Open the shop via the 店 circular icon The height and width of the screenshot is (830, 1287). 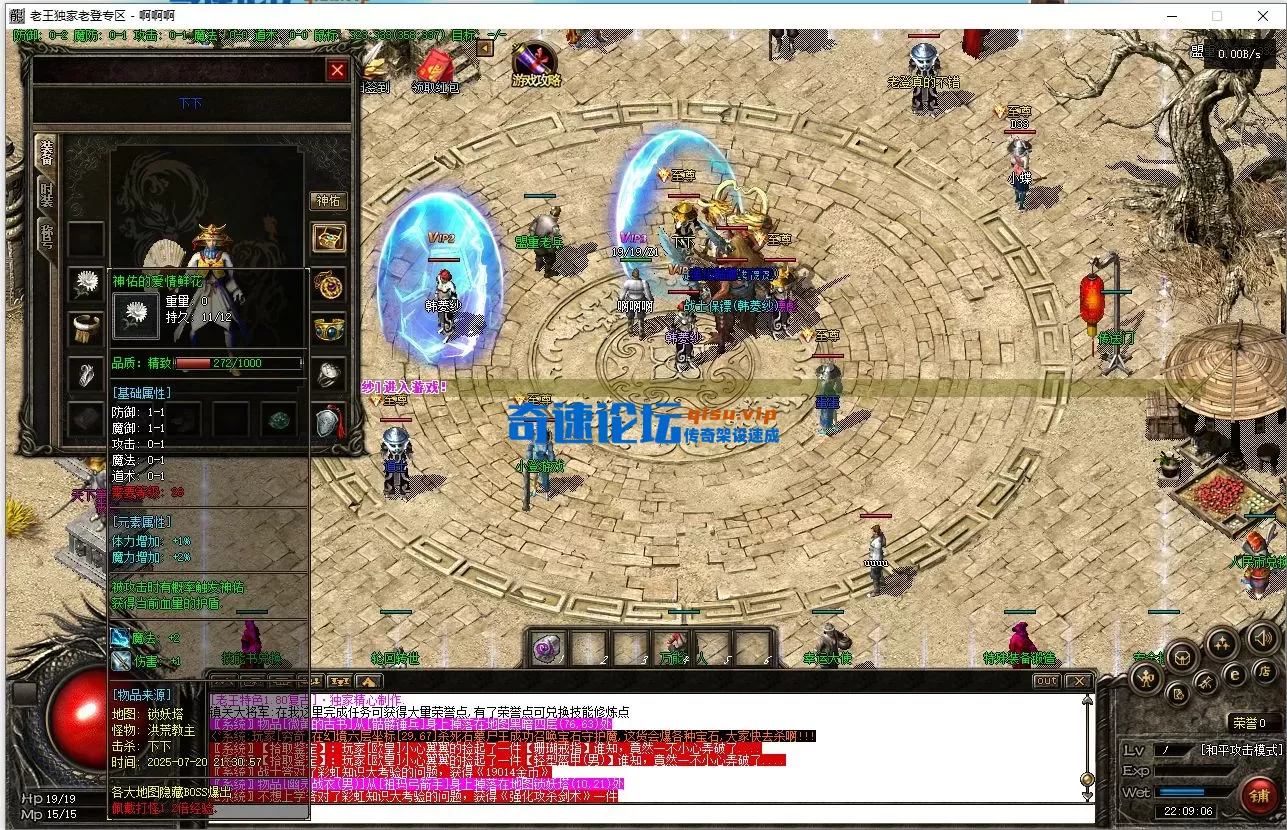click(x=1264, y=672)
